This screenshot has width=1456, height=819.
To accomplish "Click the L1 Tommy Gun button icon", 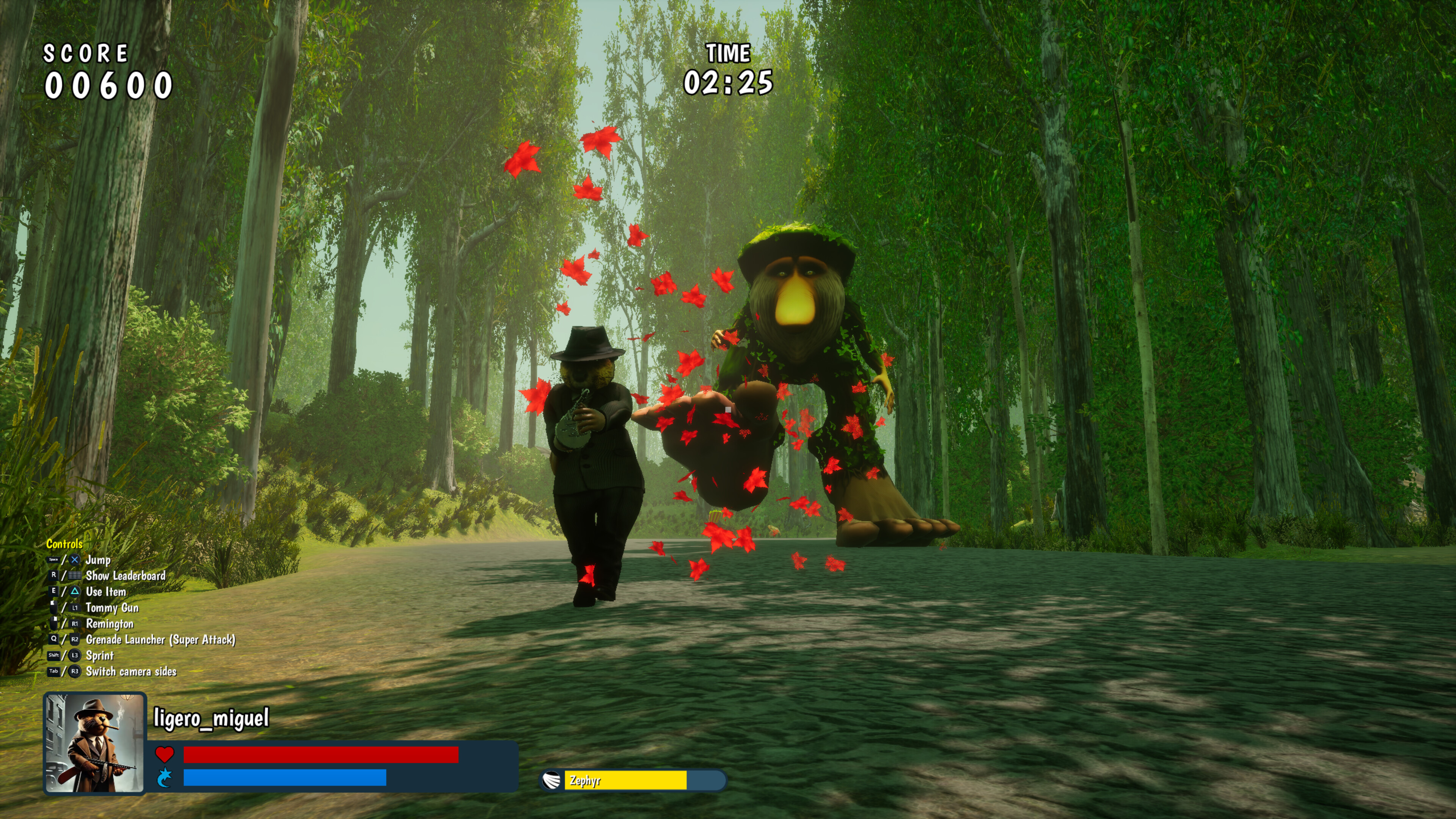I will tap(75, 608).
